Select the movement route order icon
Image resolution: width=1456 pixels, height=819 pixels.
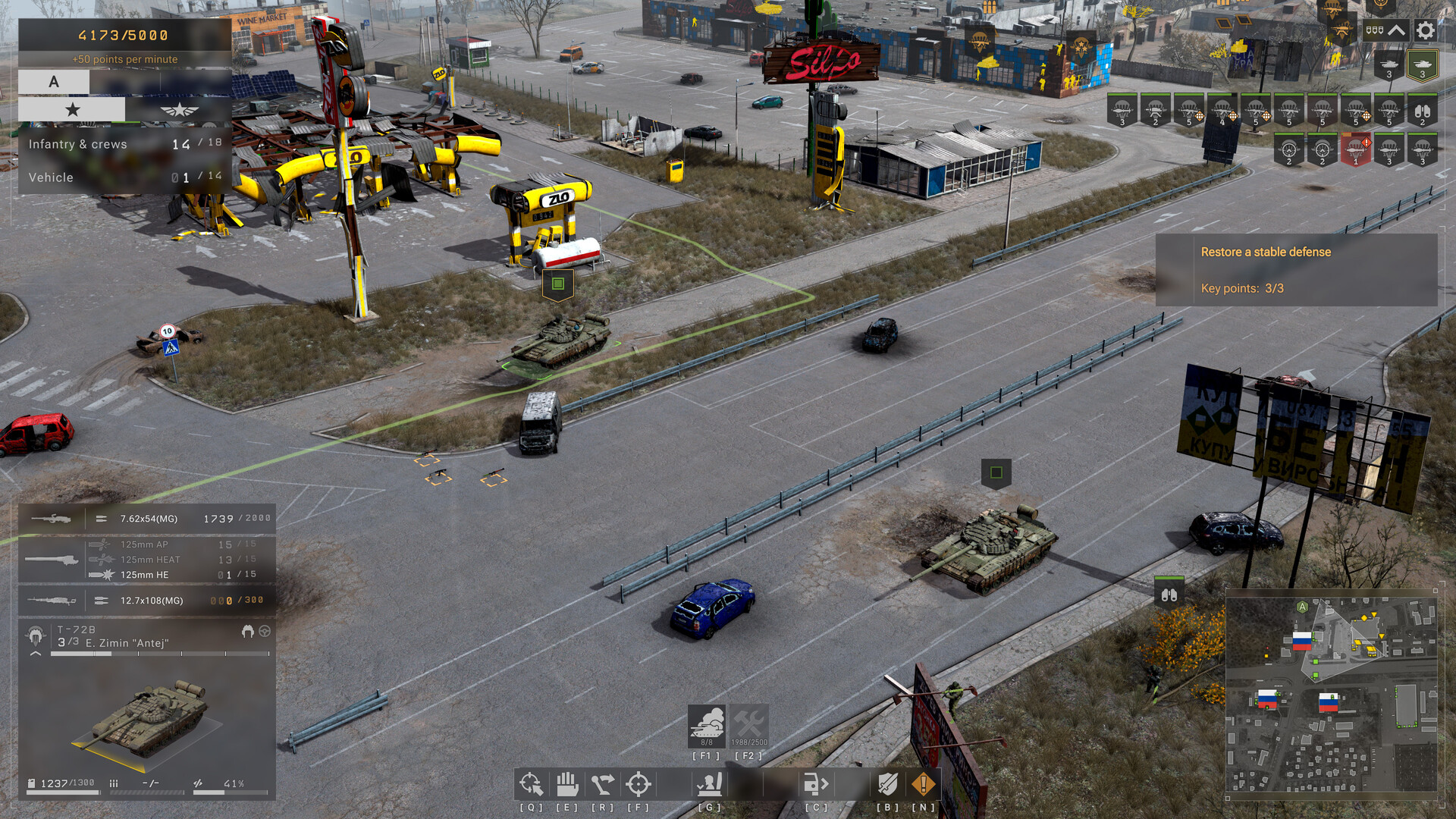(x=603, y=783)
